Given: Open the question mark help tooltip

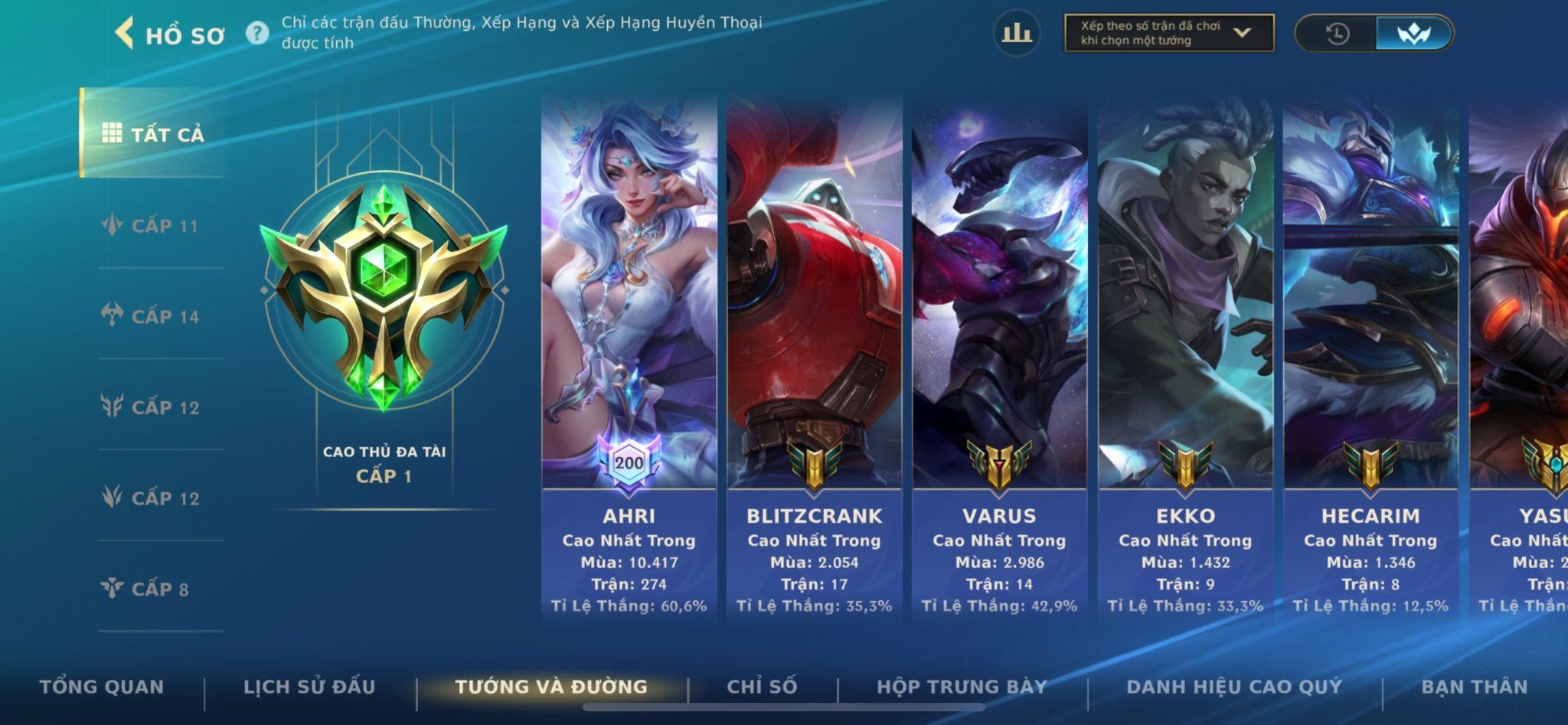Looking at the screenshot, I should point(257,33).
